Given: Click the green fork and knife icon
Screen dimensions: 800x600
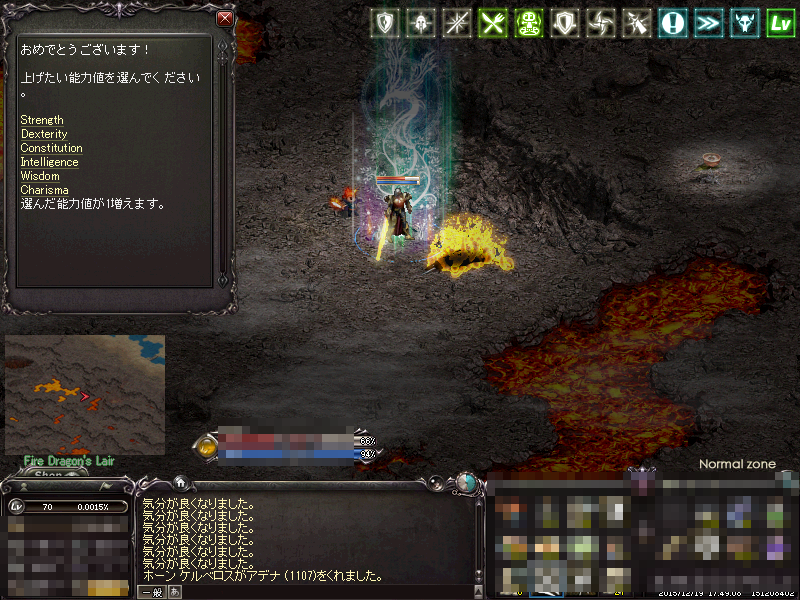Looking at the screenshot, I should click(492, 23).
